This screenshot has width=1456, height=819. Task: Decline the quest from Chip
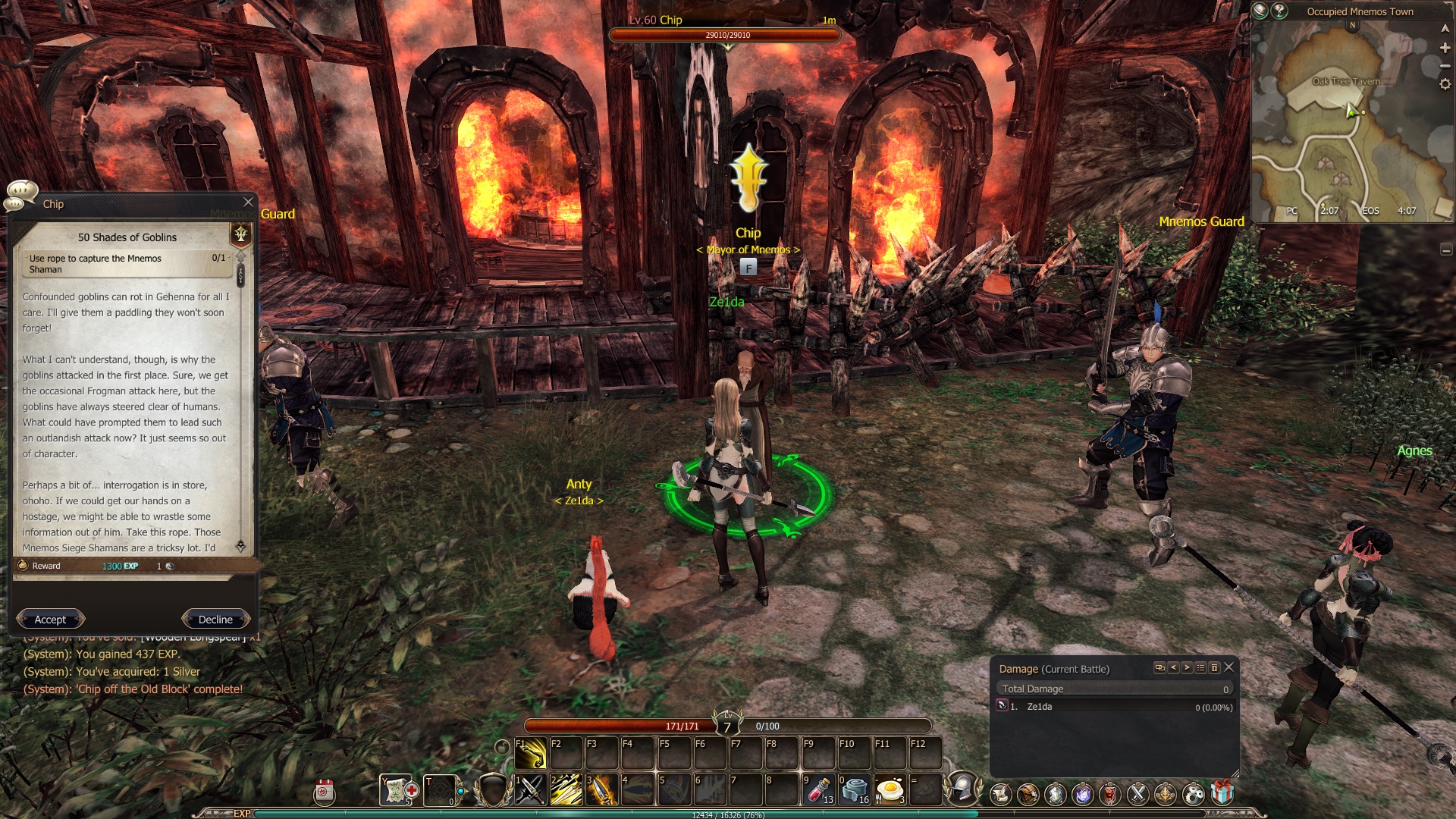[215, 620]
